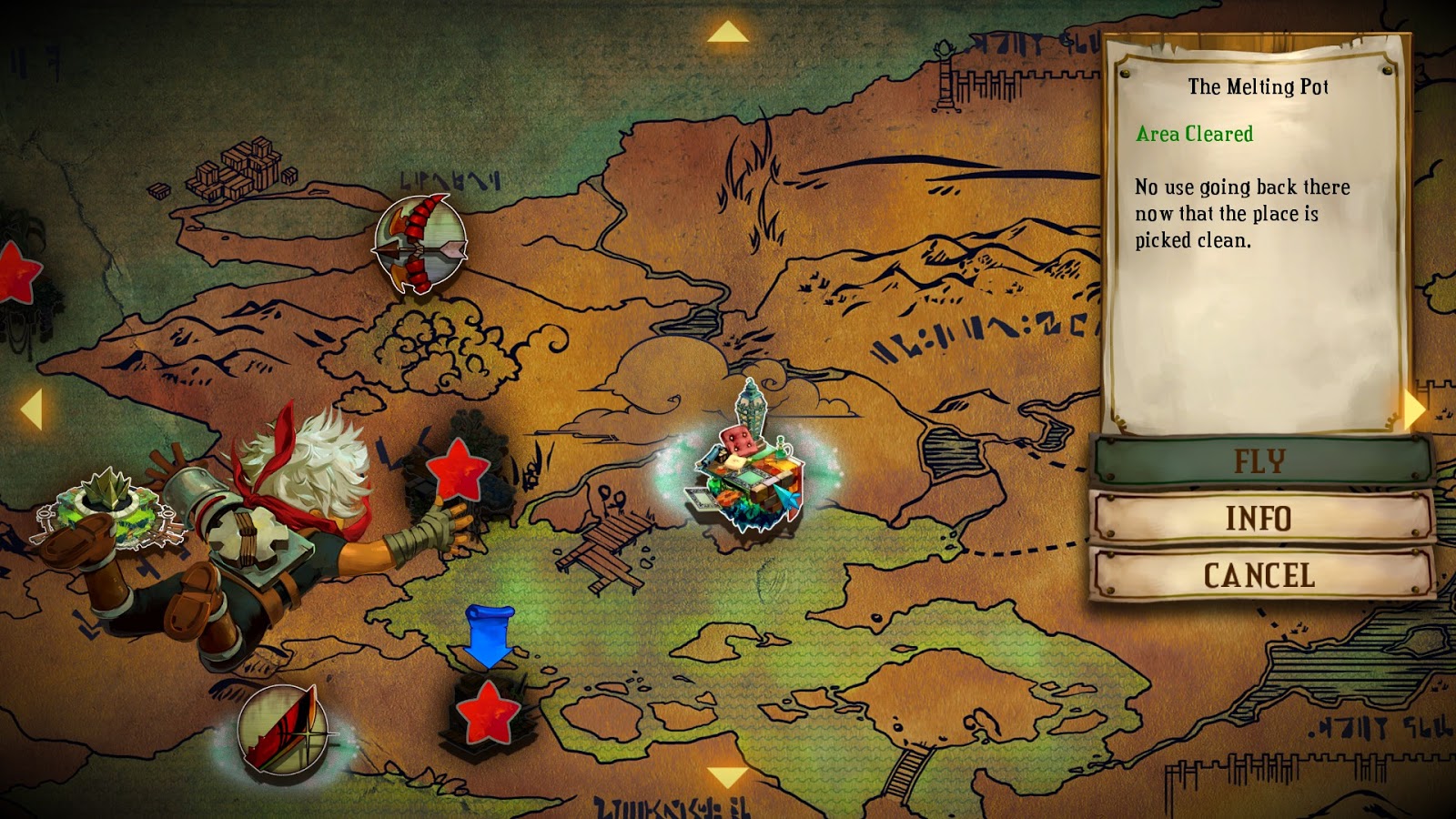The image size is (1456, 819).
Task: Choose the bow and arrow proving ground emblem
Action: point(420,245)
